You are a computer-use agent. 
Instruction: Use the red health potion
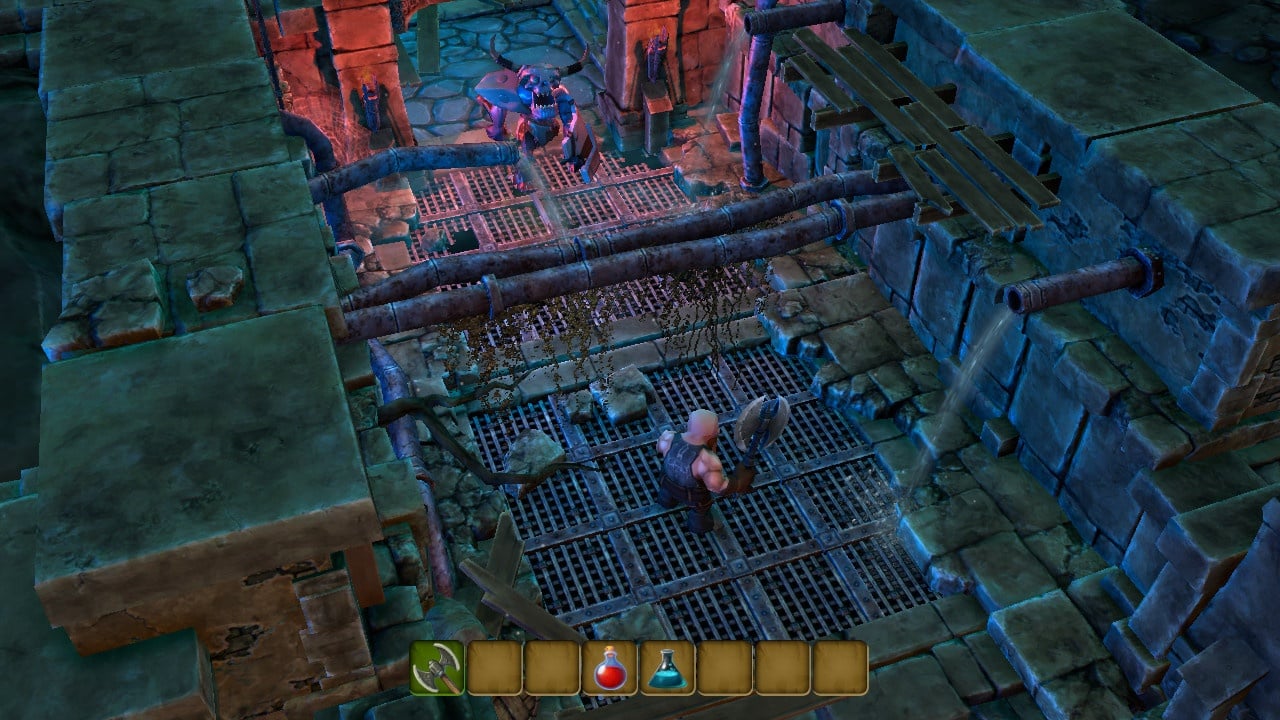pos(609,668)
